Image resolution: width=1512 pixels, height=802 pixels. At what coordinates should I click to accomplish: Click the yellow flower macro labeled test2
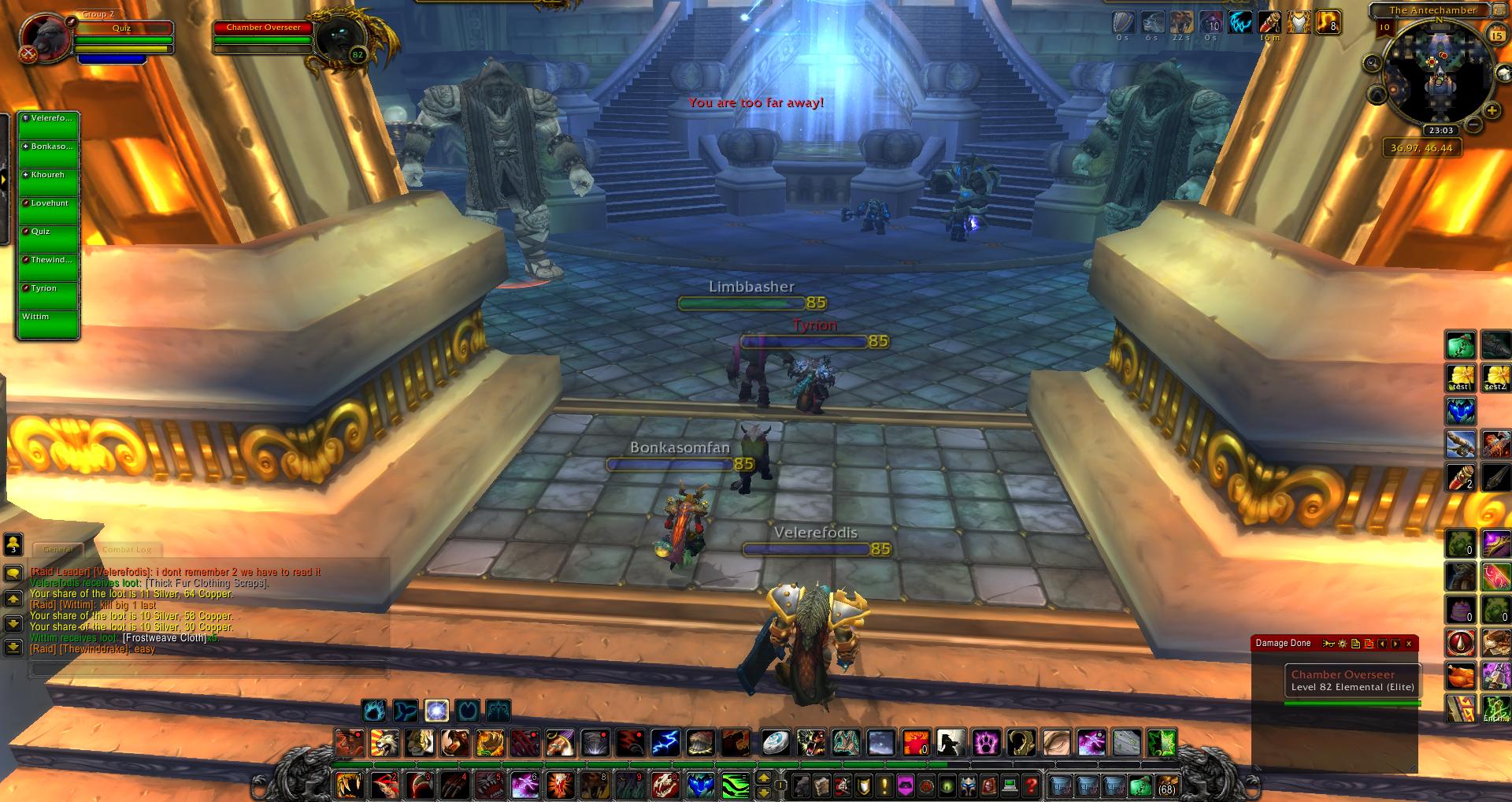[1495, 378]
